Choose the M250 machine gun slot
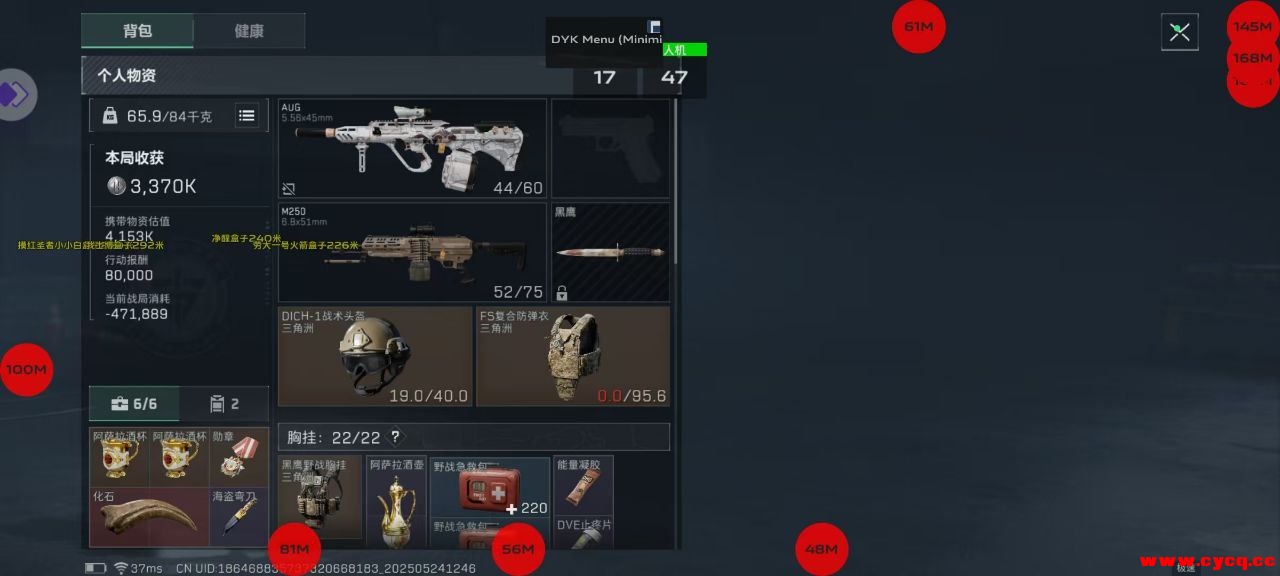The width and height of the screenshot is (1280, 576). 412,252
